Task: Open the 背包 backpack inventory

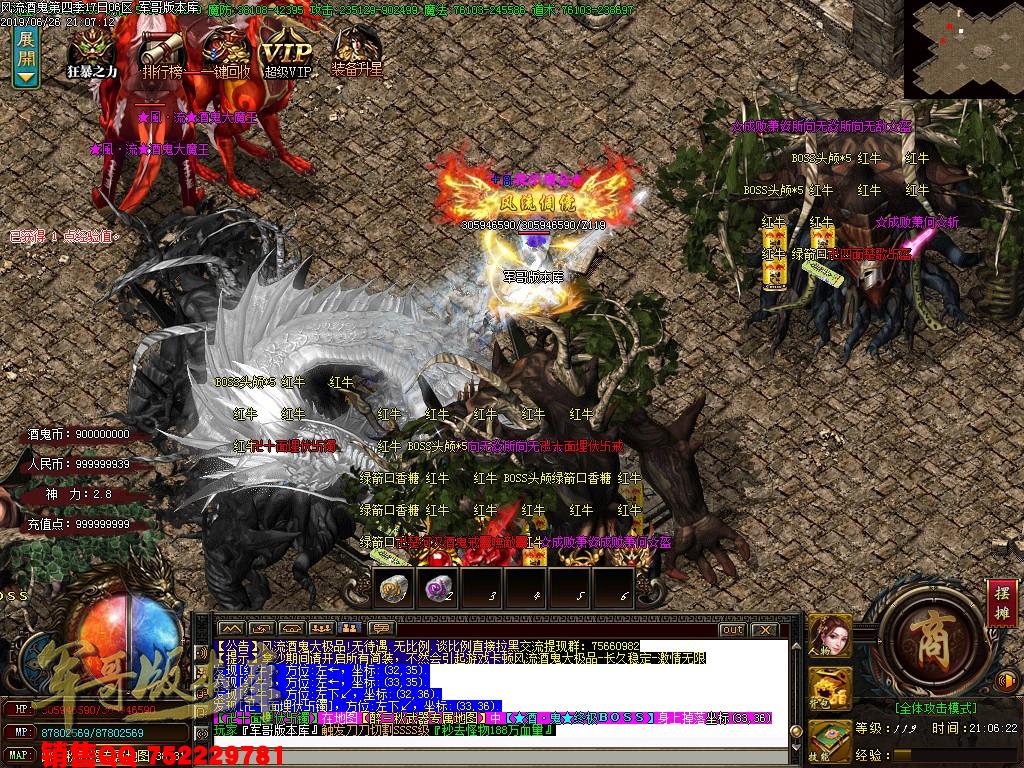Action: [829, 686]
